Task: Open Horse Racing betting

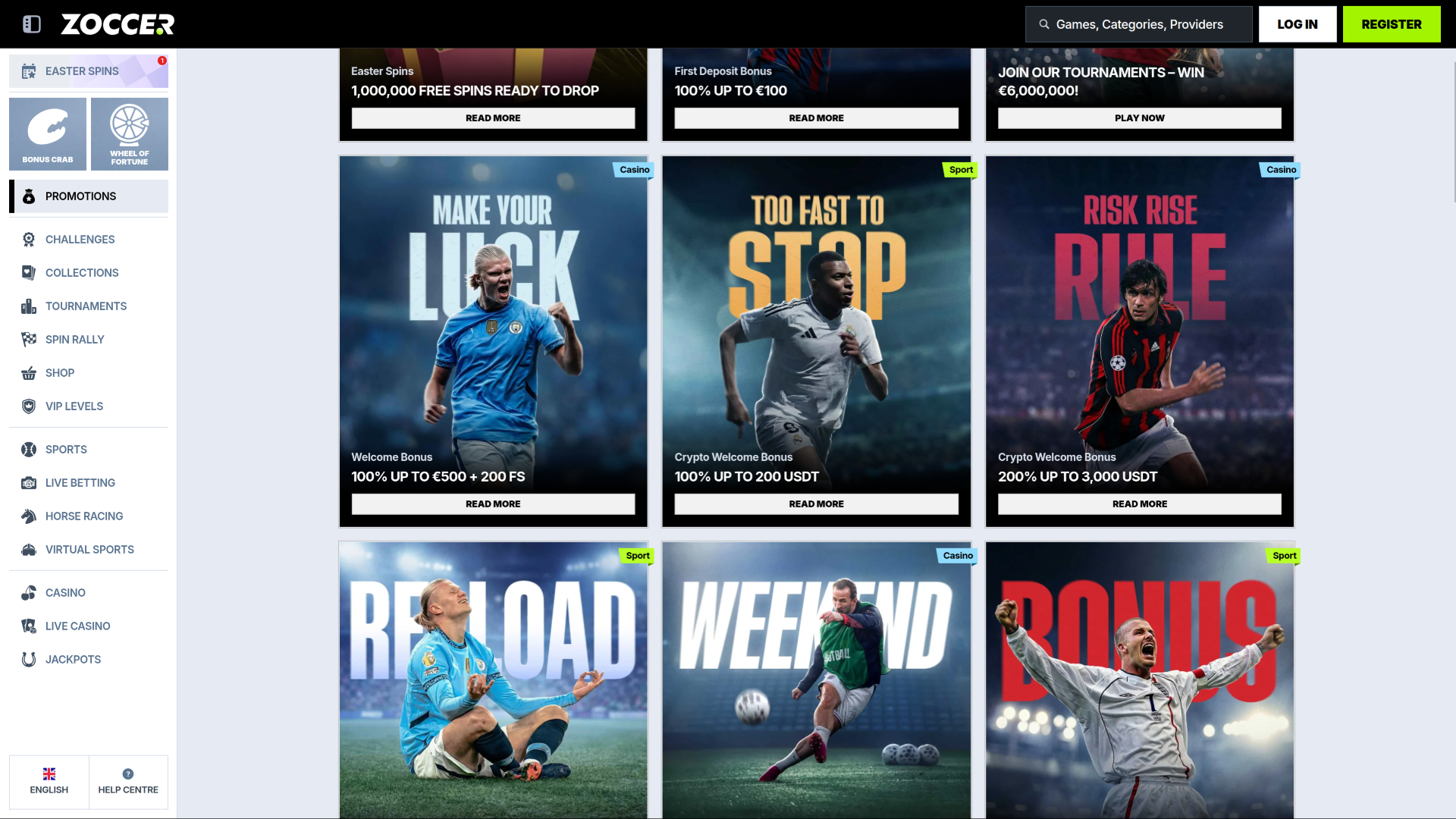Action: click(x=83, y=516)
